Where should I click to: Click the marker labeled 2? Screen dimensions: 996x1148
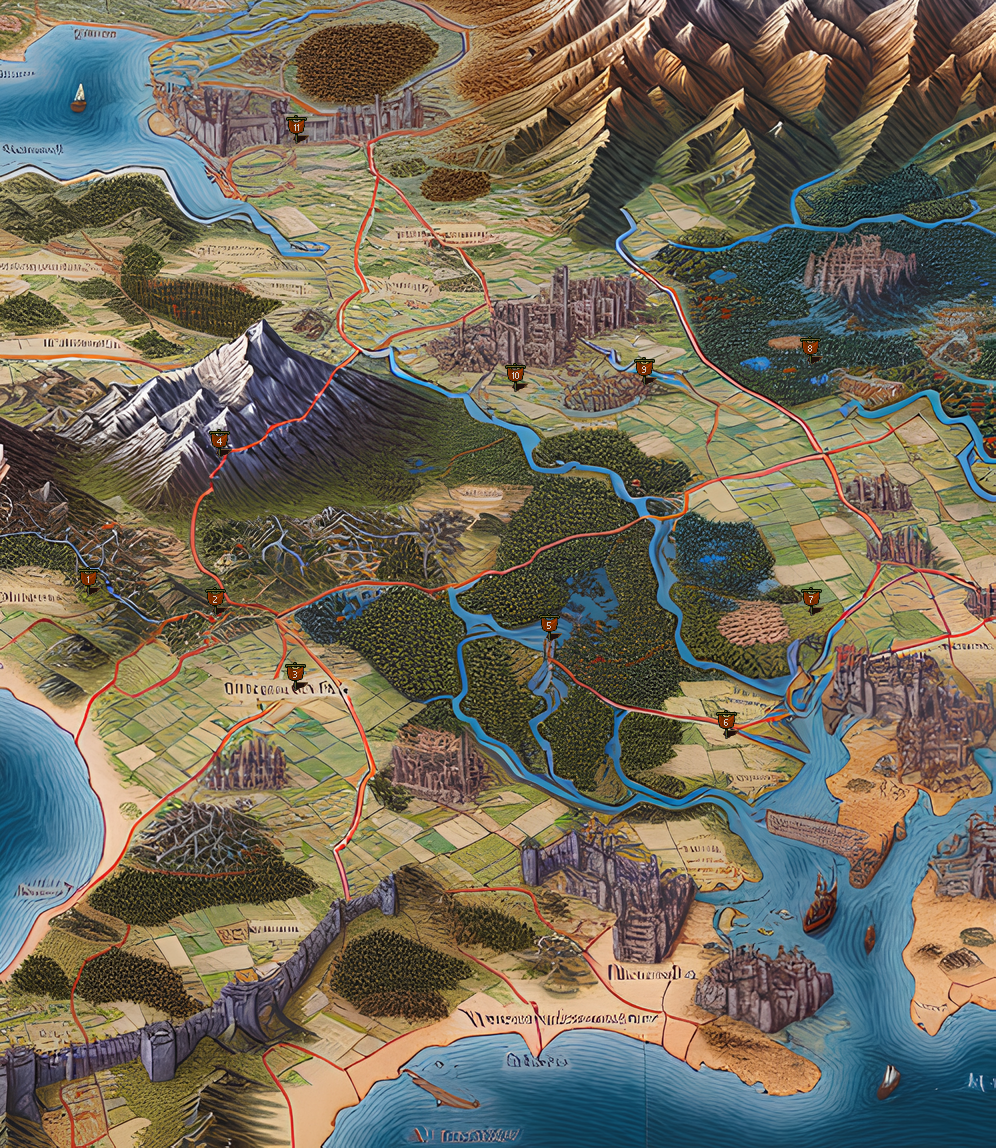pyautogui.click(x=215, y=599)
